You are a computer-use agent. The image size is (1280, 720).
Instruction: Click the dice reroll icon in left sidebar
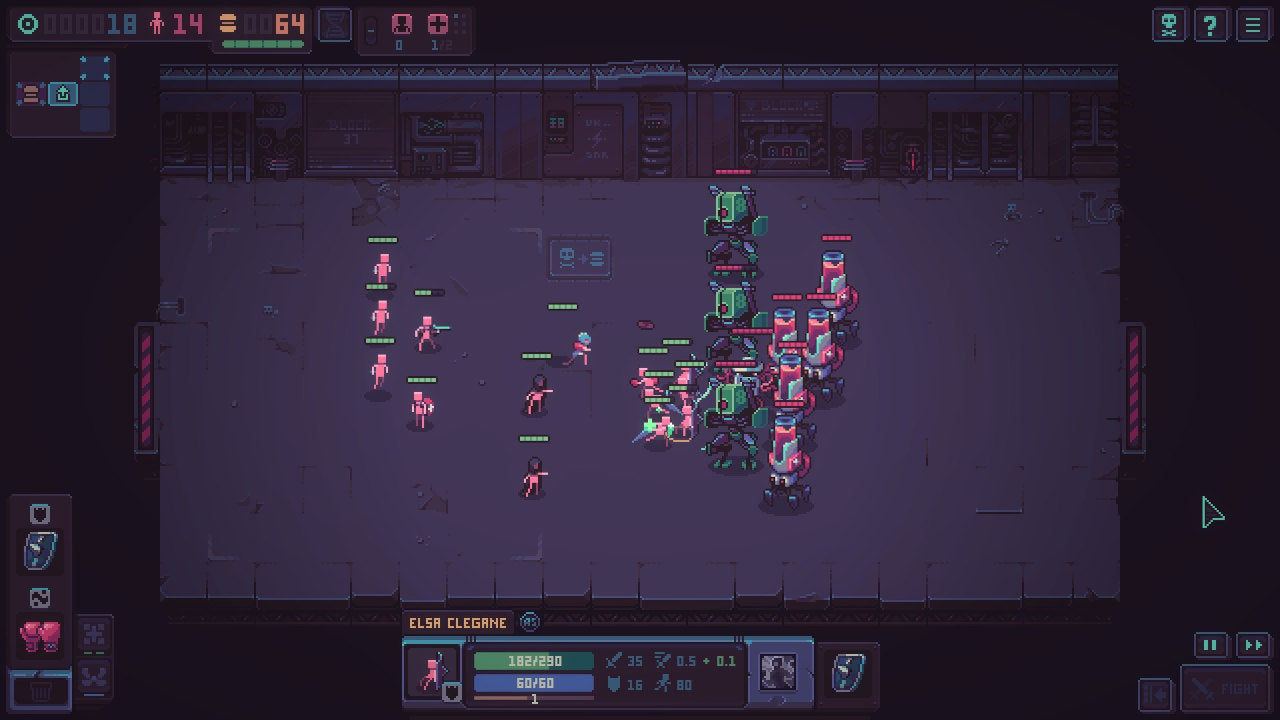pos(40,597)
